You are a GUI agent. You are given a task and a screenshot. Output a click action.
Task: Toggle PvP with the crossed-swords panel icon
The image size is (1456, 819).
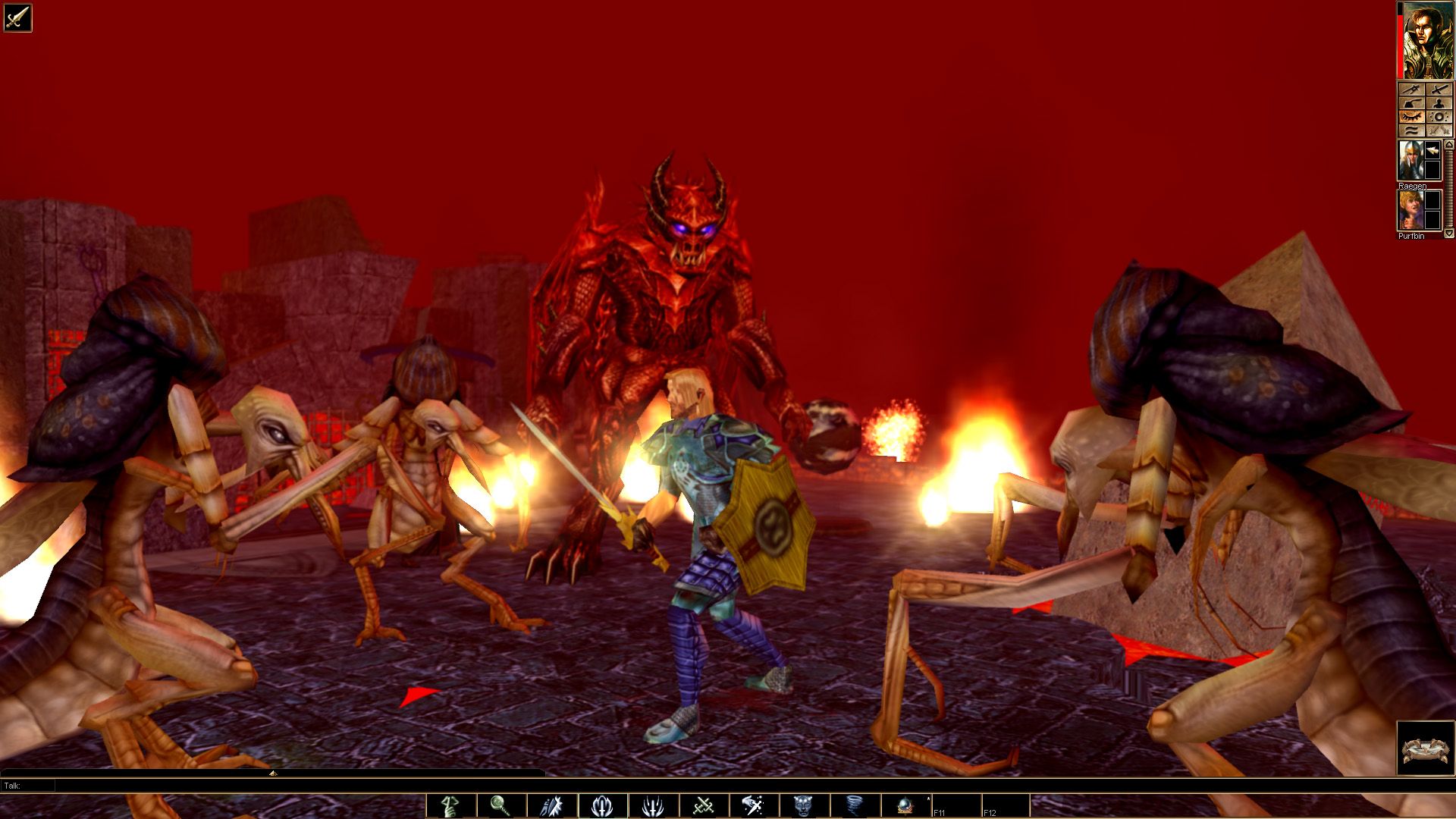click(1439, 130)
